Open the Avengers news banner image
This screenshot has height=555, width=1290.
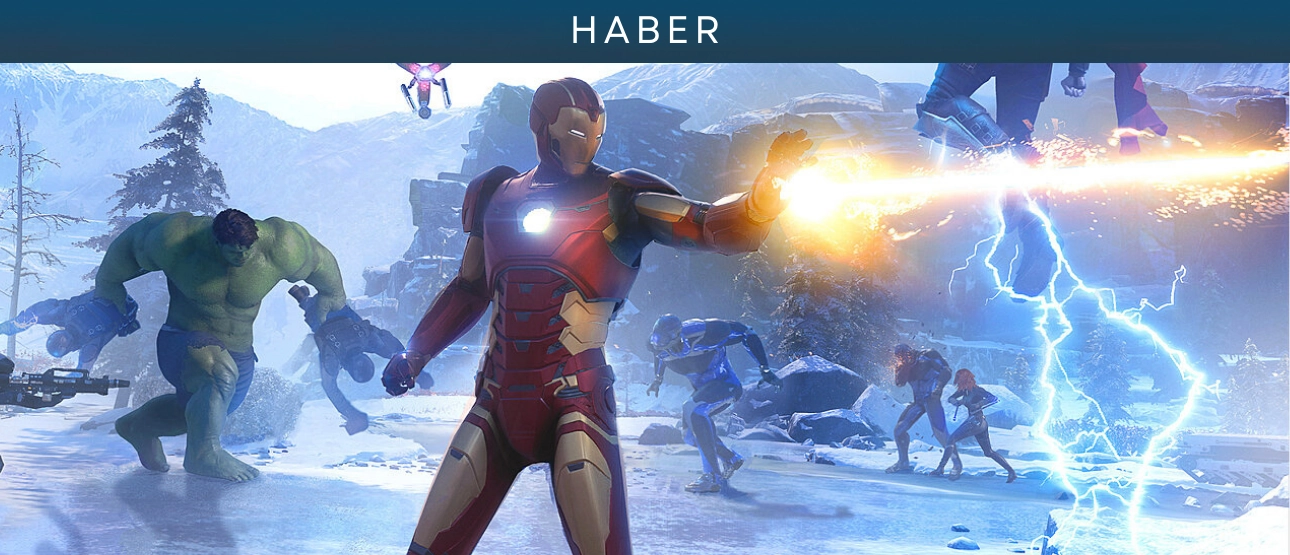pos(645,308)
